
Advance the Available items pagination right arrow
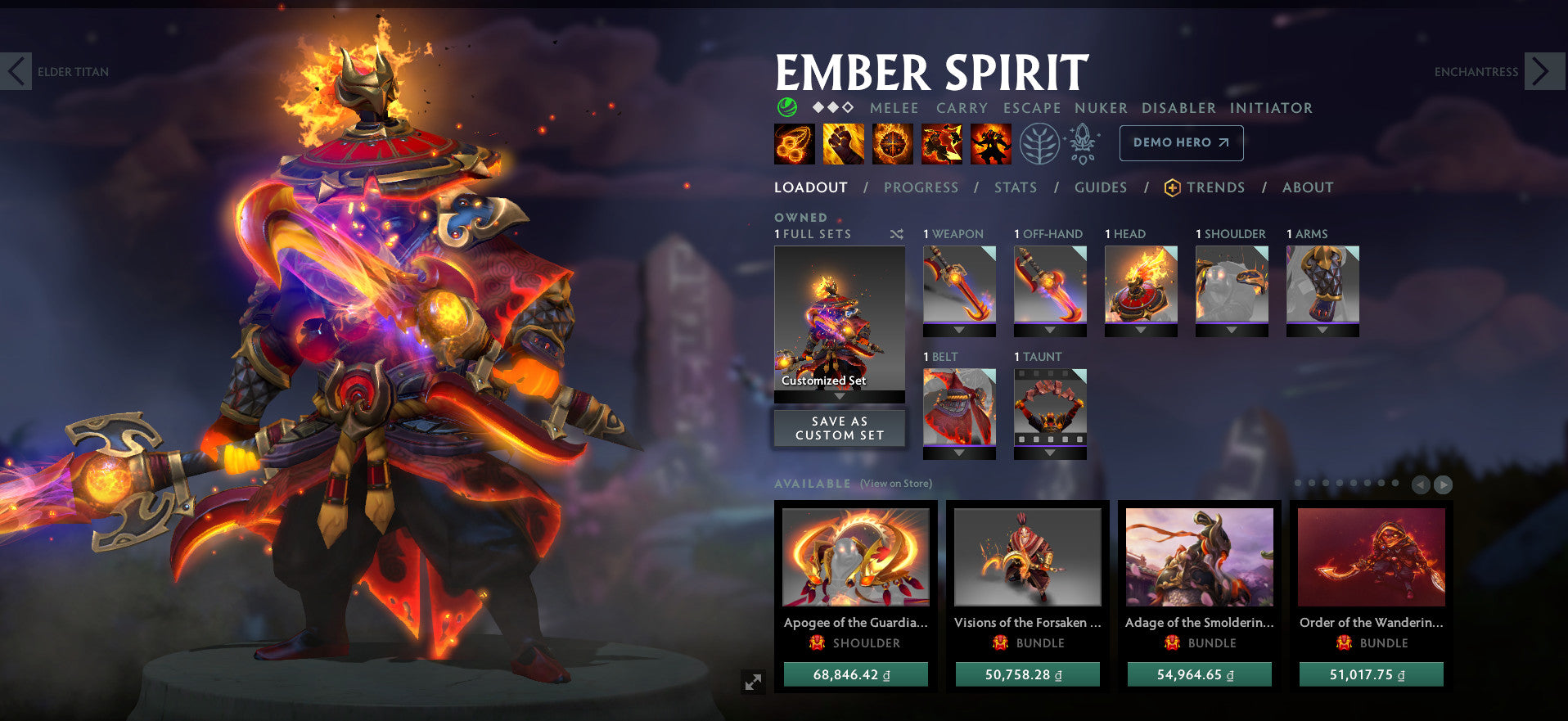pyautogui.click(x=1441, y=484)
